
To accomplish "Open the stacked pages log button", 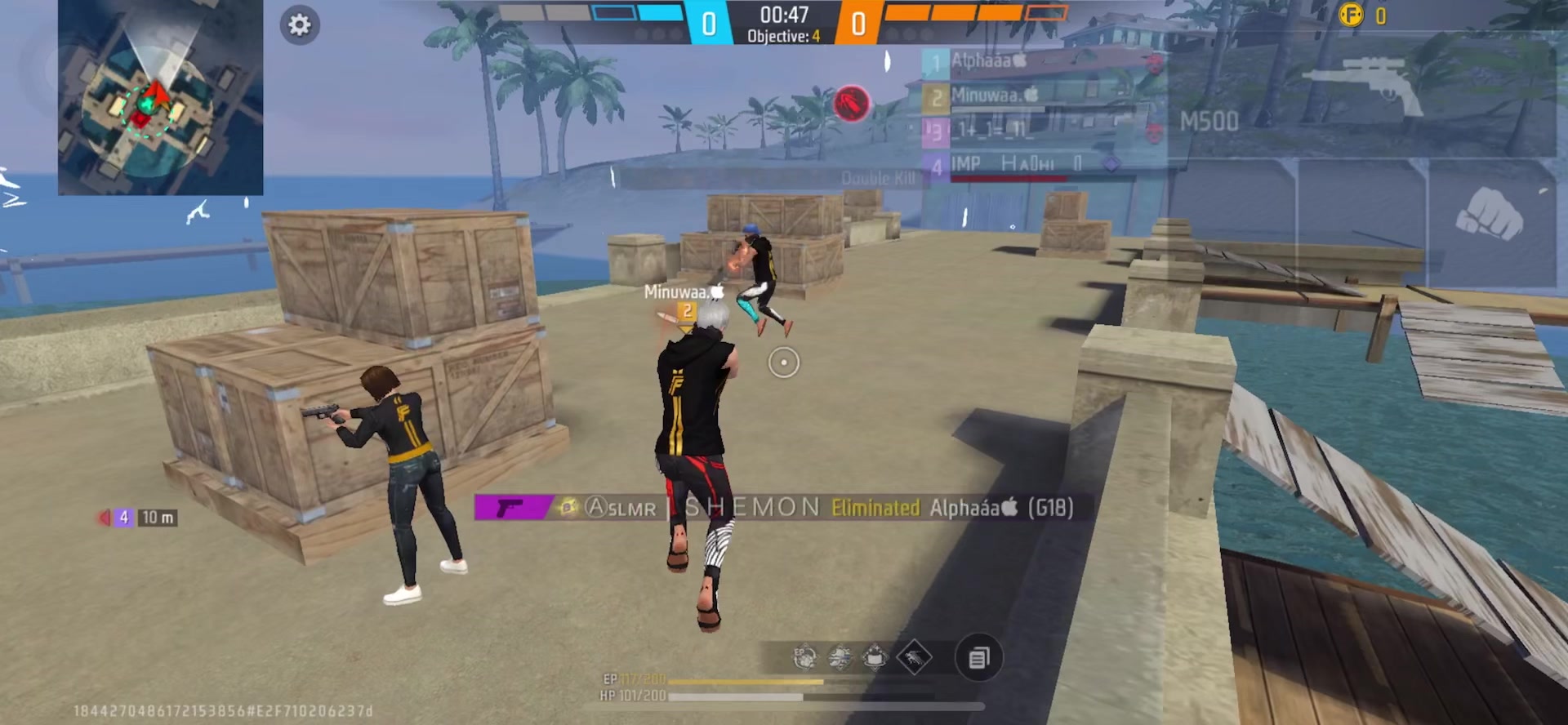I will tap(978, 657).
